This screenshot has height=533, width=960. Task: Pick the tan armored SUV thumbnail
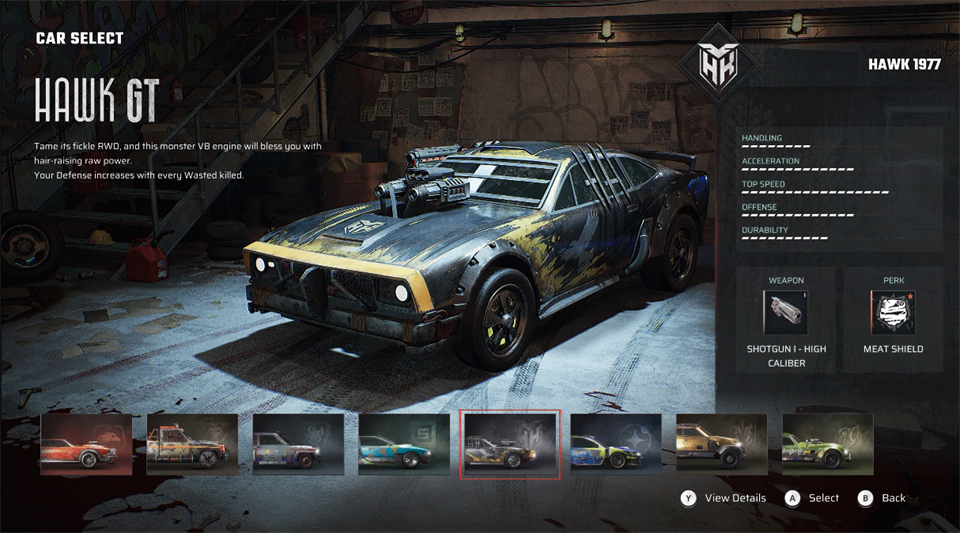(722, 444)
